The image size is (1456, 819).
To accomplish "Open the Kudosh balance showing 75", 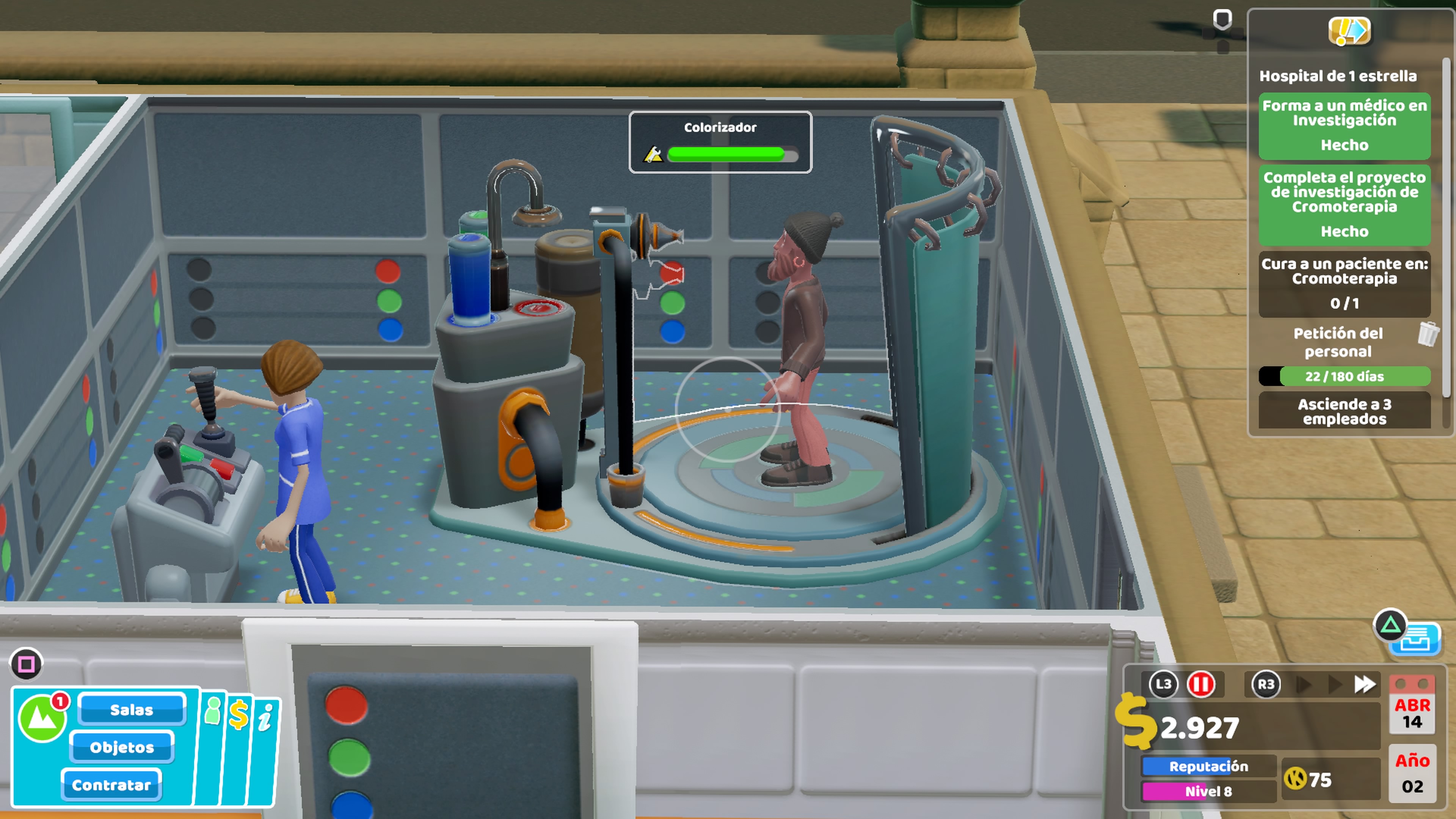I will click(1309, 780).
